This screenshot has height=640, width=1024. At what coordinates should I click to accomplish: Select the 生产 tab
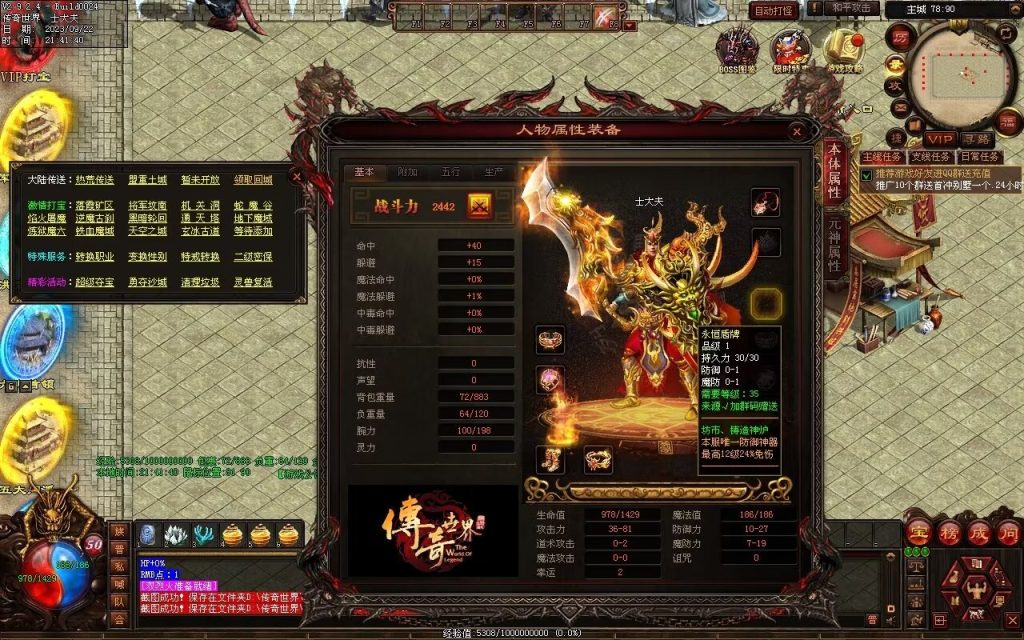point(492,172)
